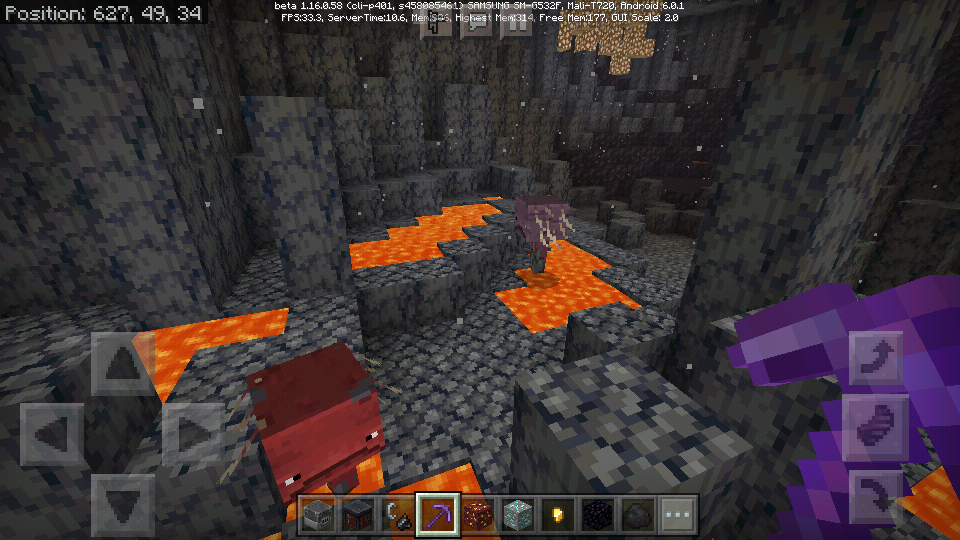Tap the emote button

point(437,24)
